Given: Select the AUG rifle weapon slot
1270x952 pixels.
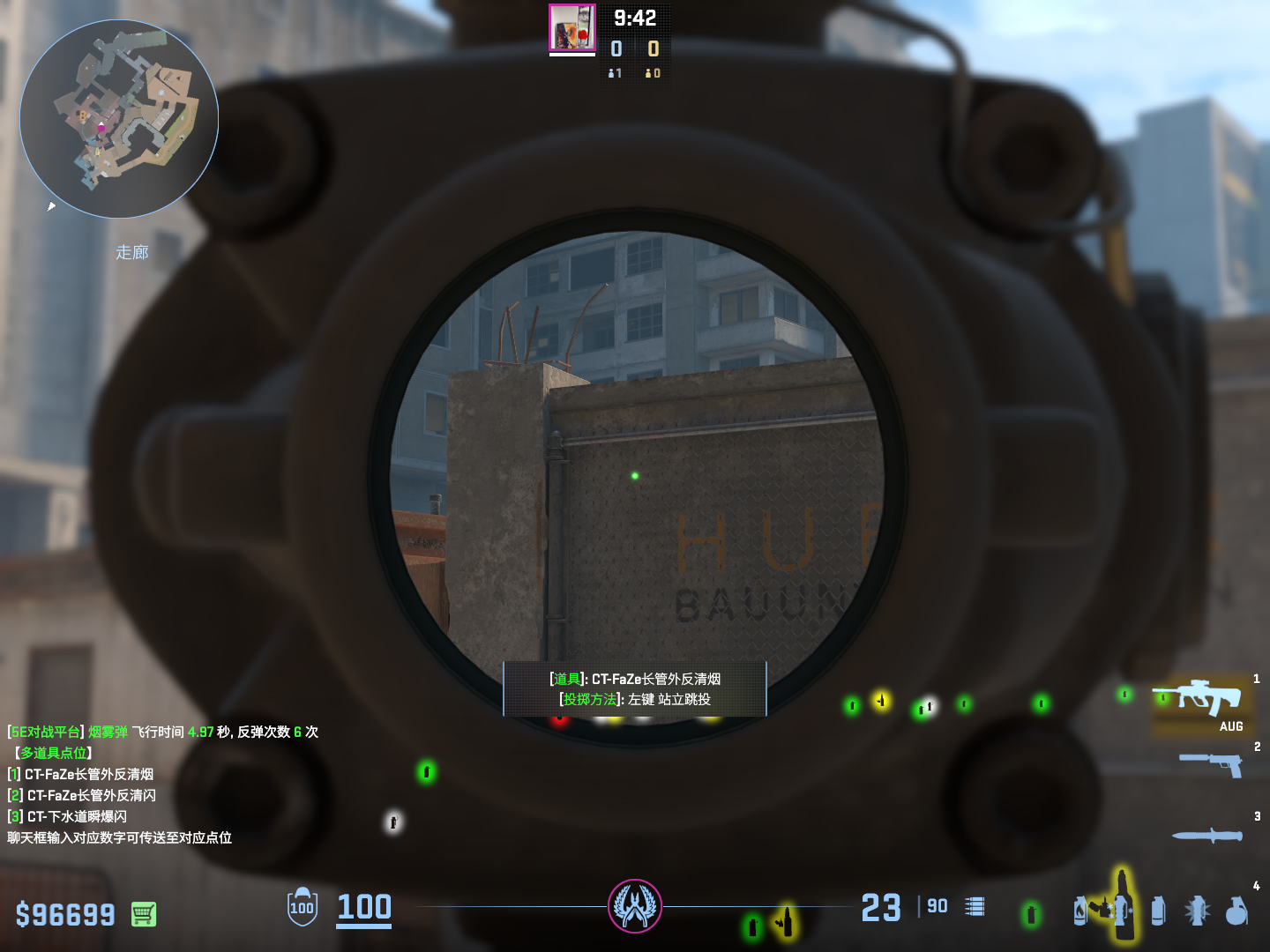Looking at the screenshot, I should tap(1198, 698).
